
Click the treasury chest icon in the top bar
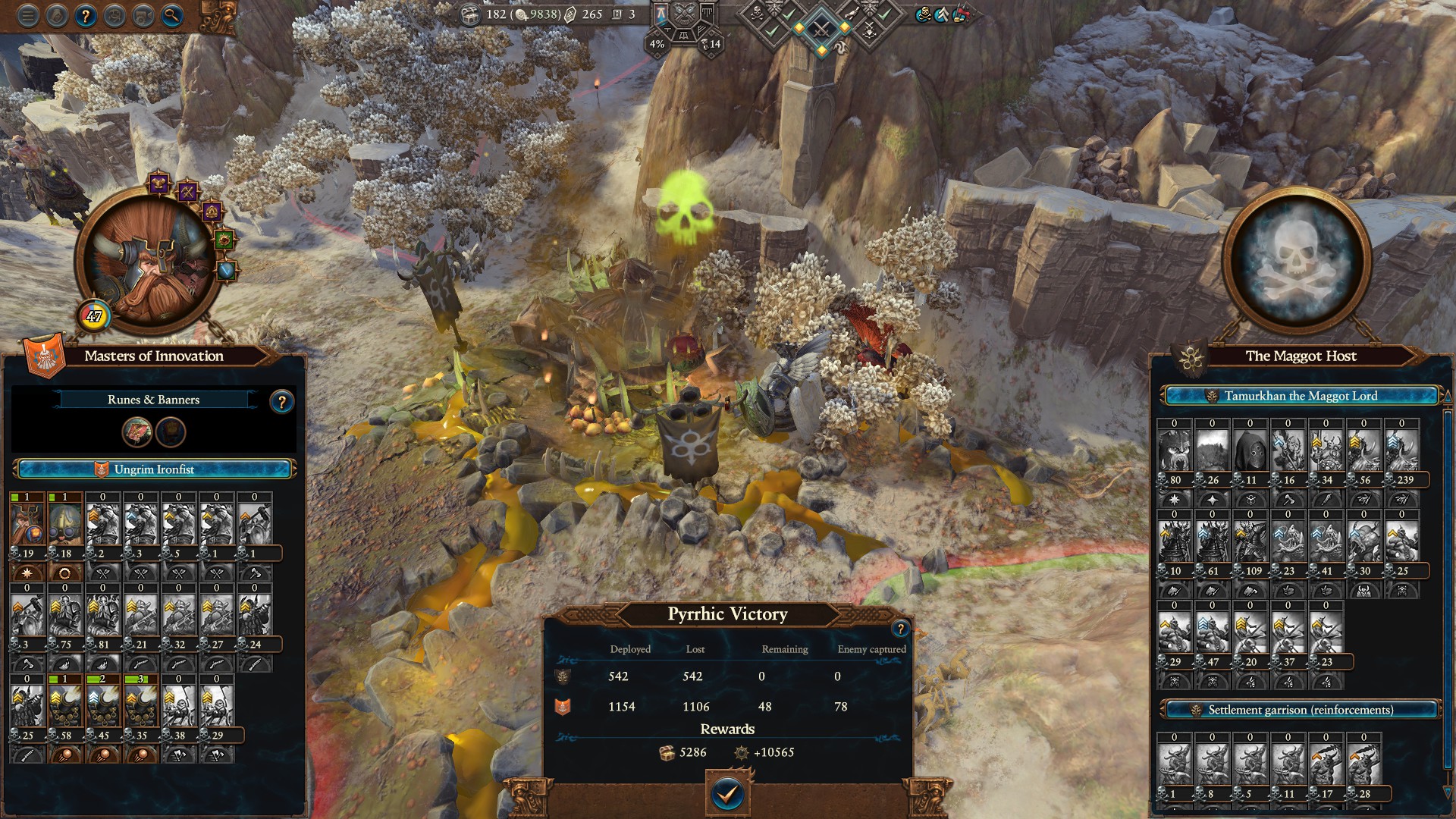(x=470, y=14)
